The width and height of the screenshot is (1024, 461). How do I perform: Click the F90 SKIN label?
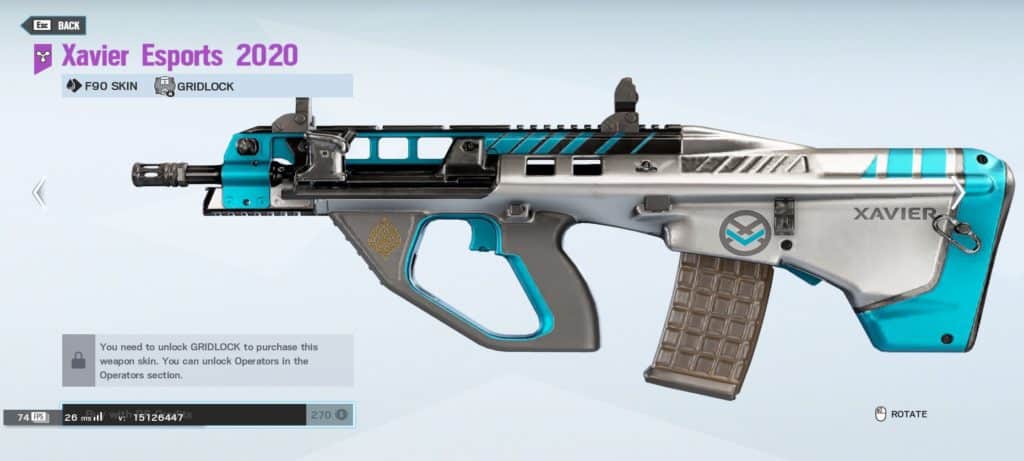point(102,86)
